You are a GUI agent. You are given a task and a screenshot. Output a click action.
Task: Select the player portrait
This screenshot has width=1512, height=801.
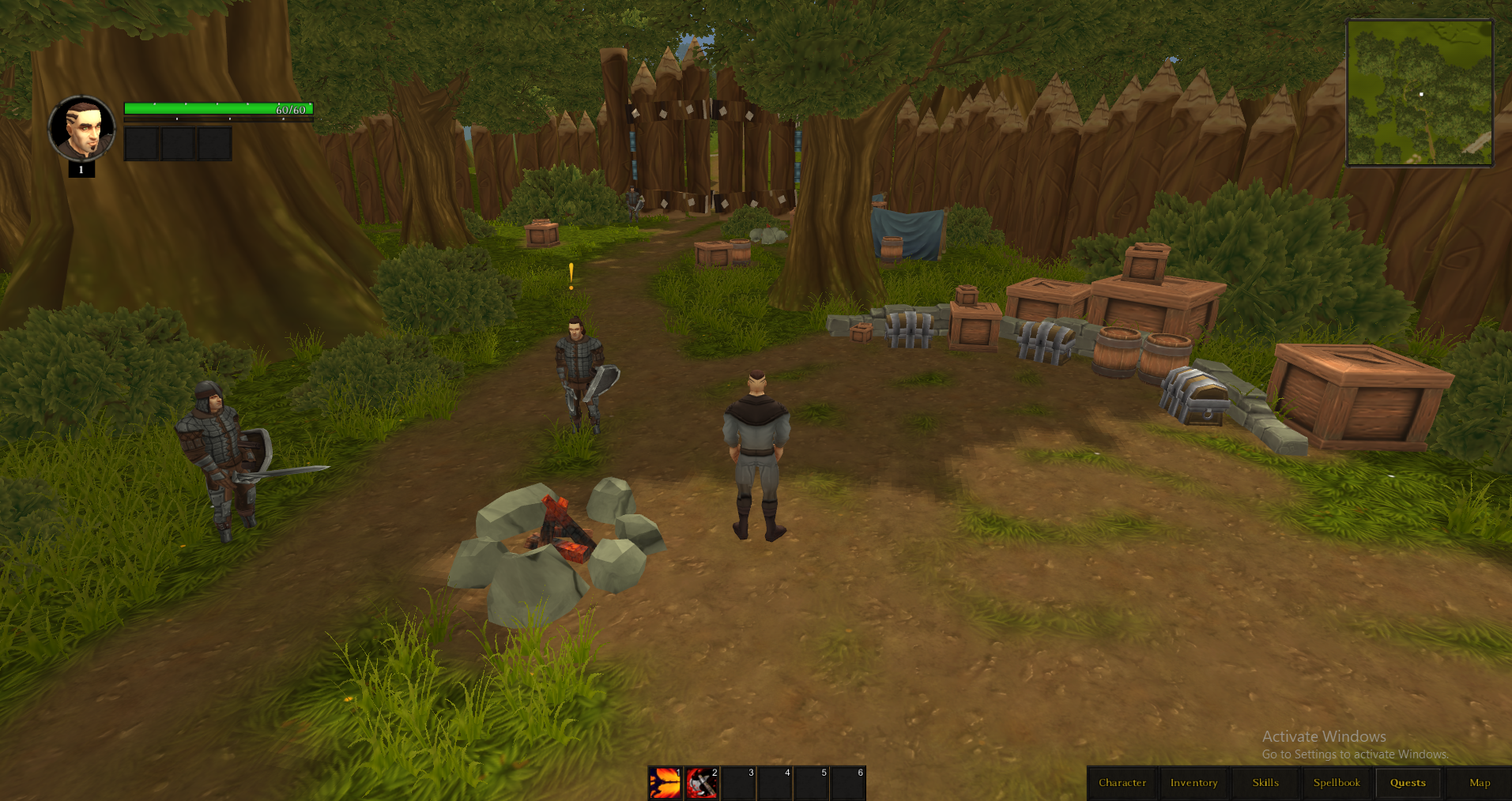point(81,128)
